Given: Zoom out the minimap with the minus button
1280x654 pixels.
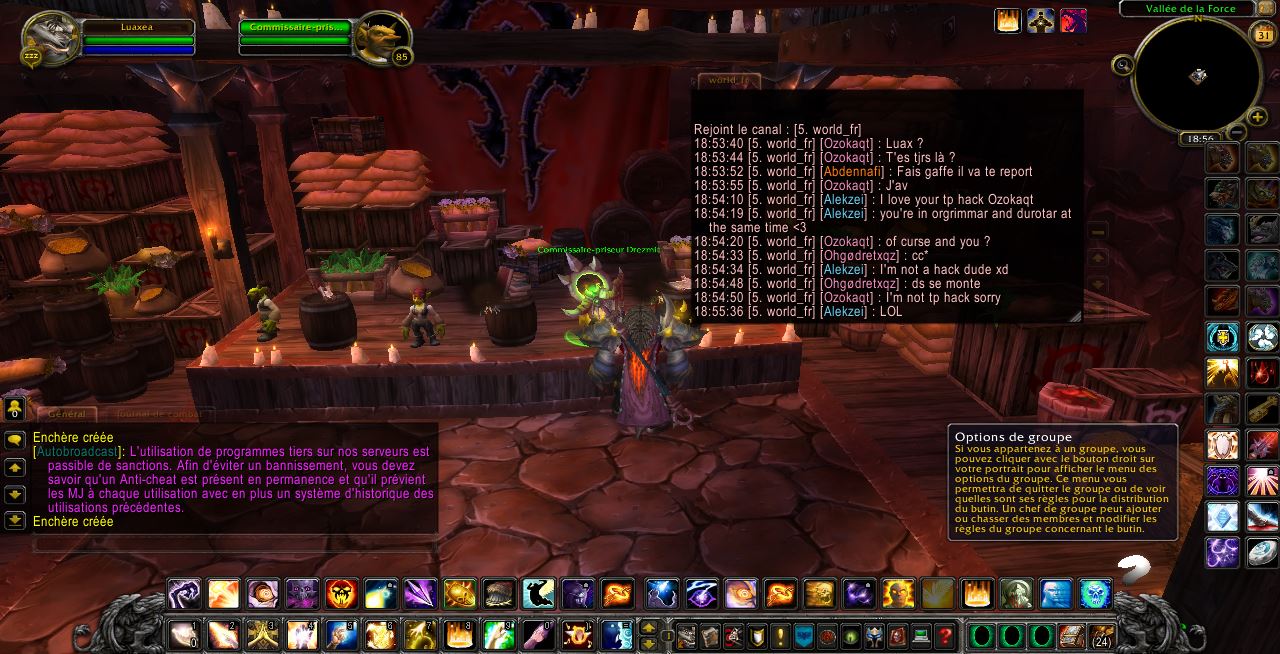Looking at the screenshot, I should point(1236,131).
